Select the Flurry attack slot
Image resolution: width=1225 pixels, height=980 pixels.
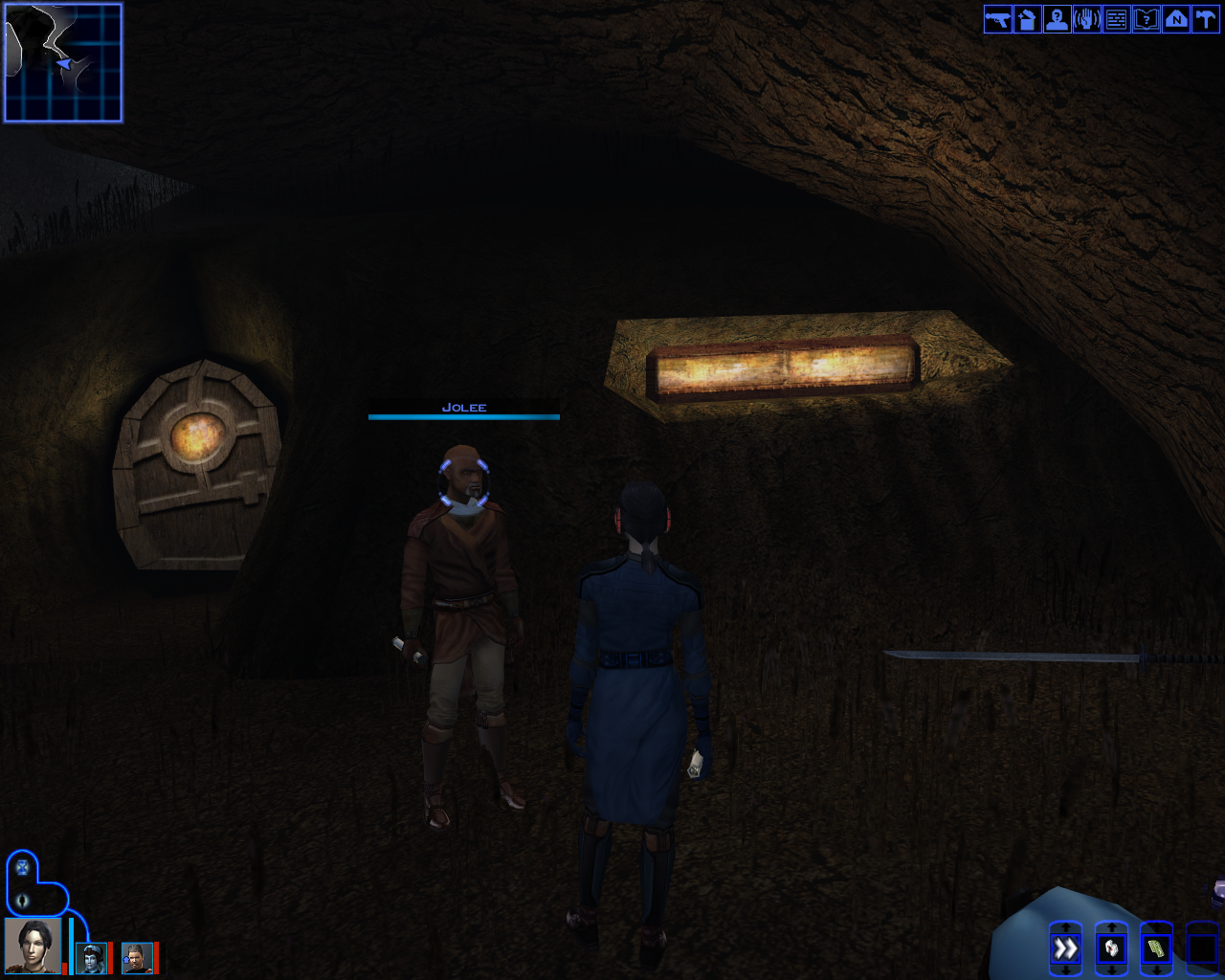[1065, 947]
